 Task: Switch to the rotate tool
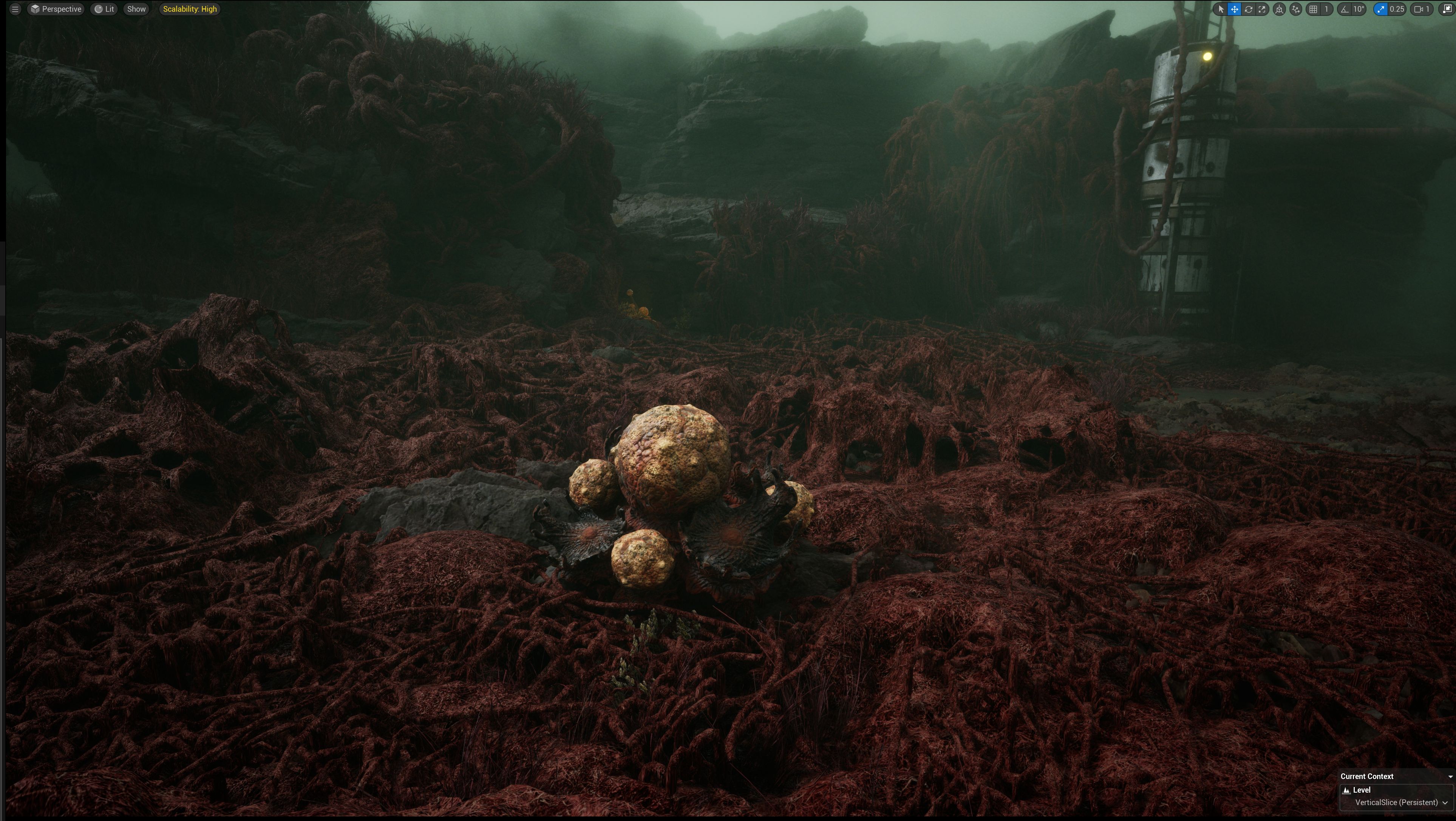point(1249,9)
